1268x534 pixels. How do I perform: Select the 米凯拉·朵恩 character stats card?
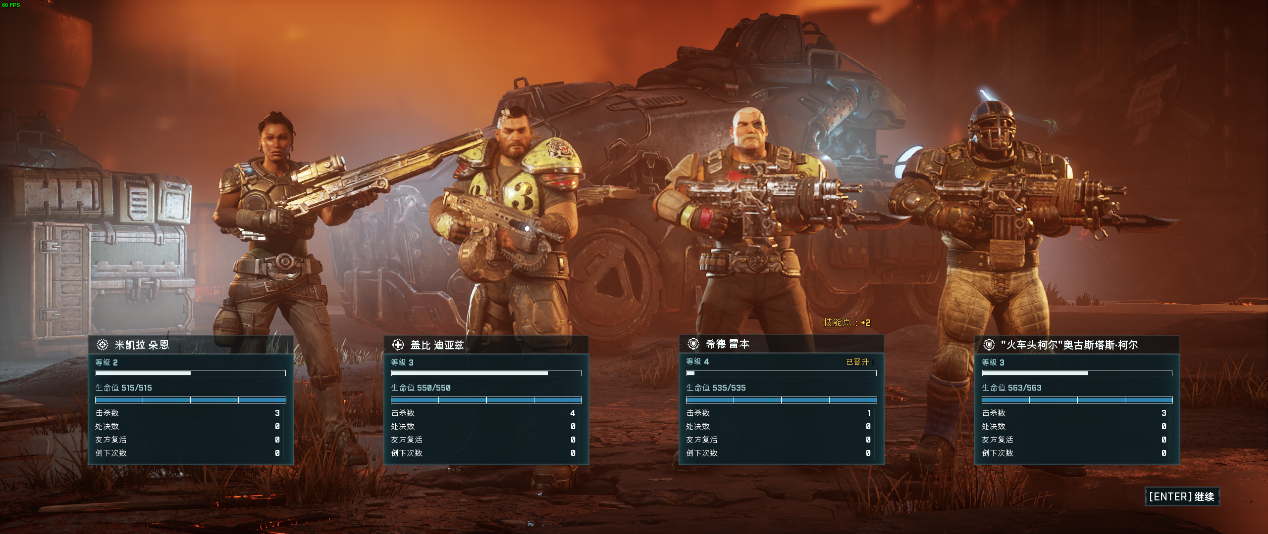[x=190, y=400]
